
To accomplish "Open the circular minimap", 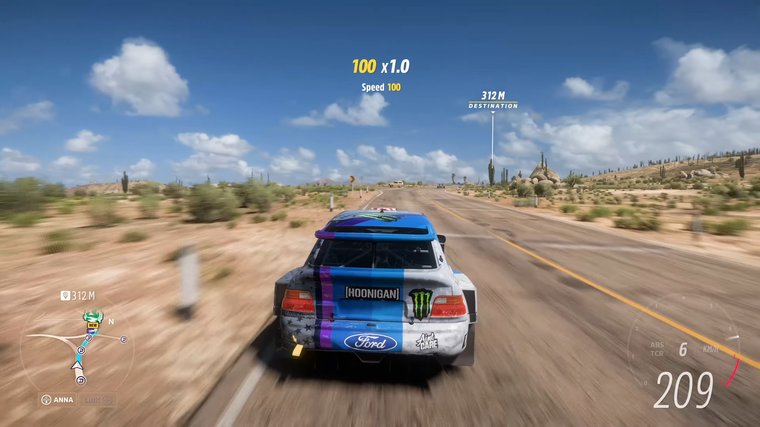I will 77,346.
